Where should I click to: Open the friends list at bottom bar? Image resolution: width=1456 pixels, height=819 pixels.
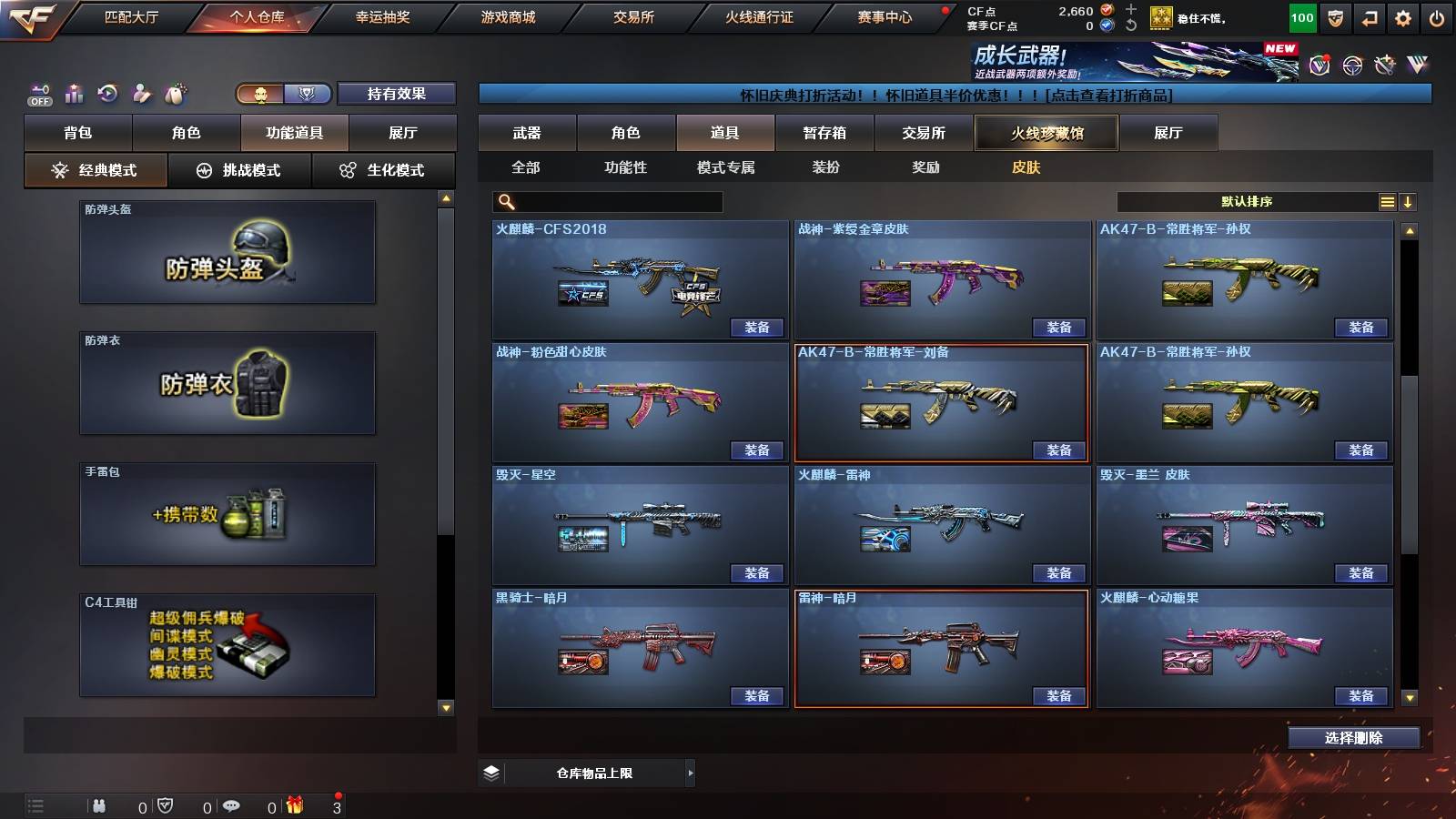click(x=98, y=805)
